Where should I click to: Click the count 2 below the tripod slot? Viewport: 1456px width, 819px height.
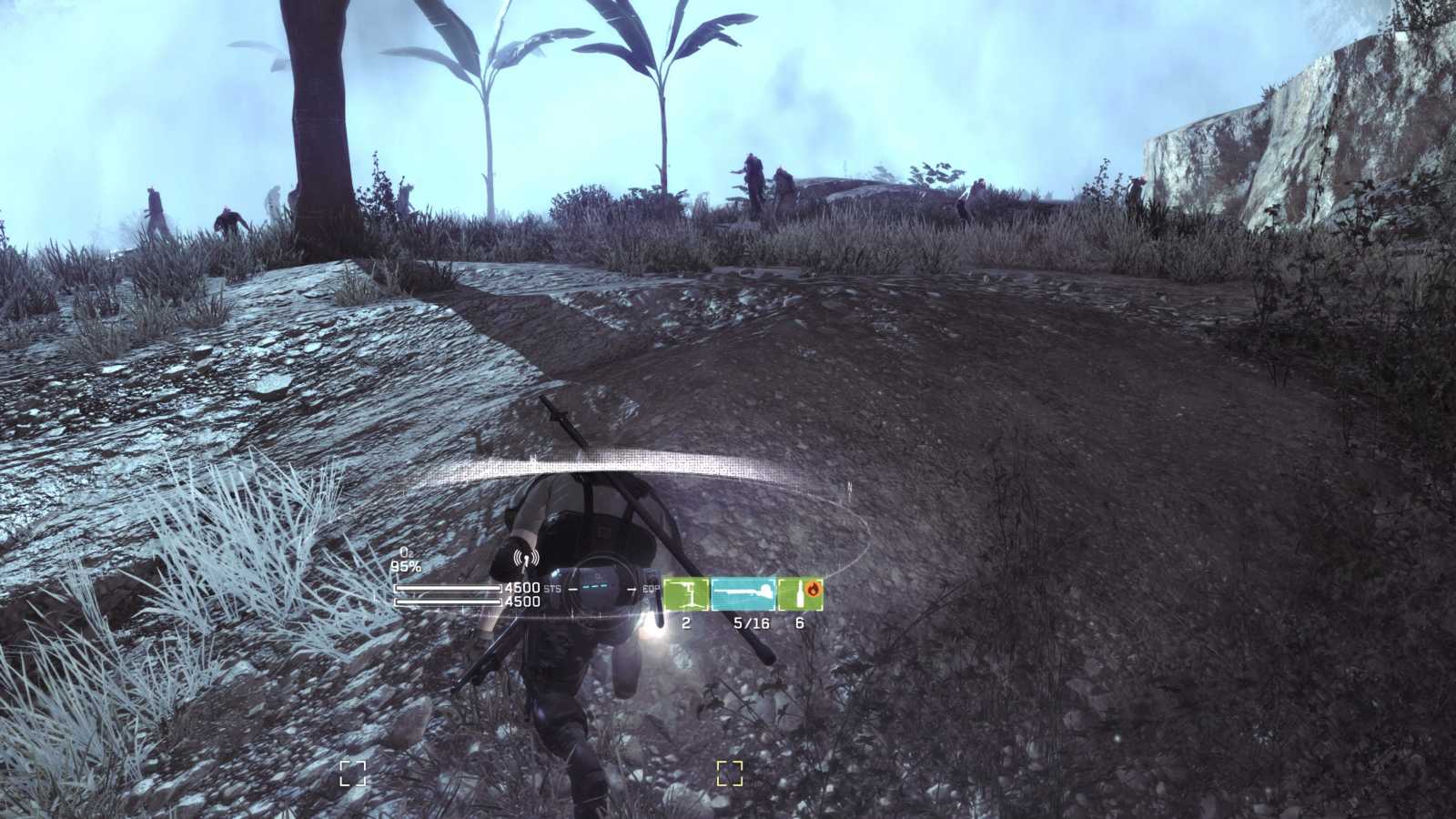[x=685, y=622]
